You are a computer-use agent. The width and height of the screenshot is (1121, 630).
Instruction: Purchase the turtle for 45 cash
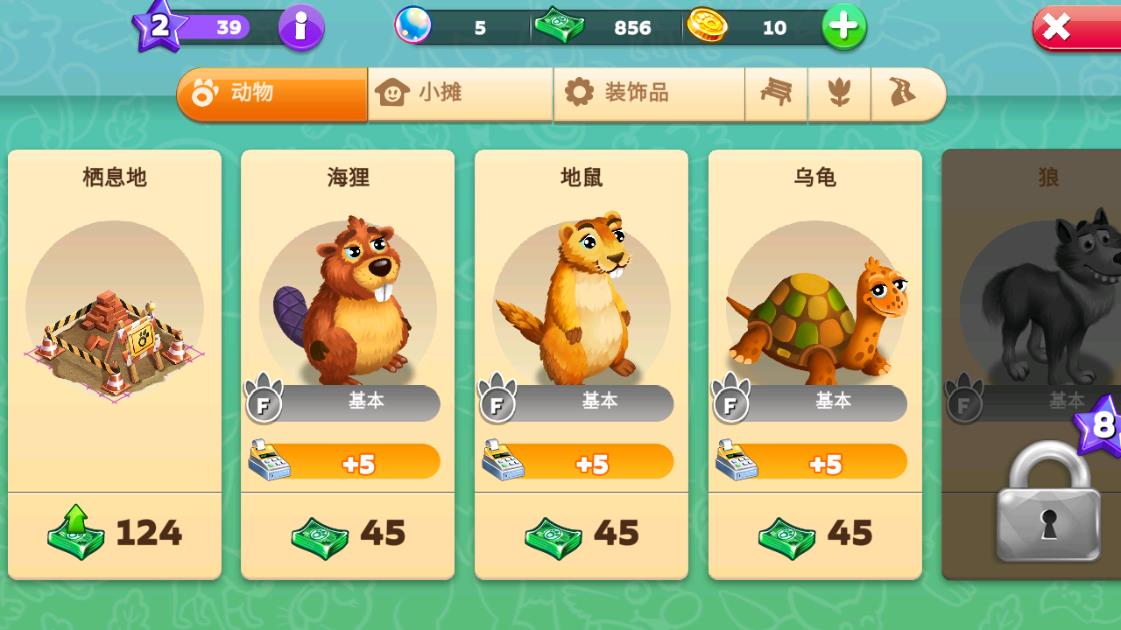815,534
